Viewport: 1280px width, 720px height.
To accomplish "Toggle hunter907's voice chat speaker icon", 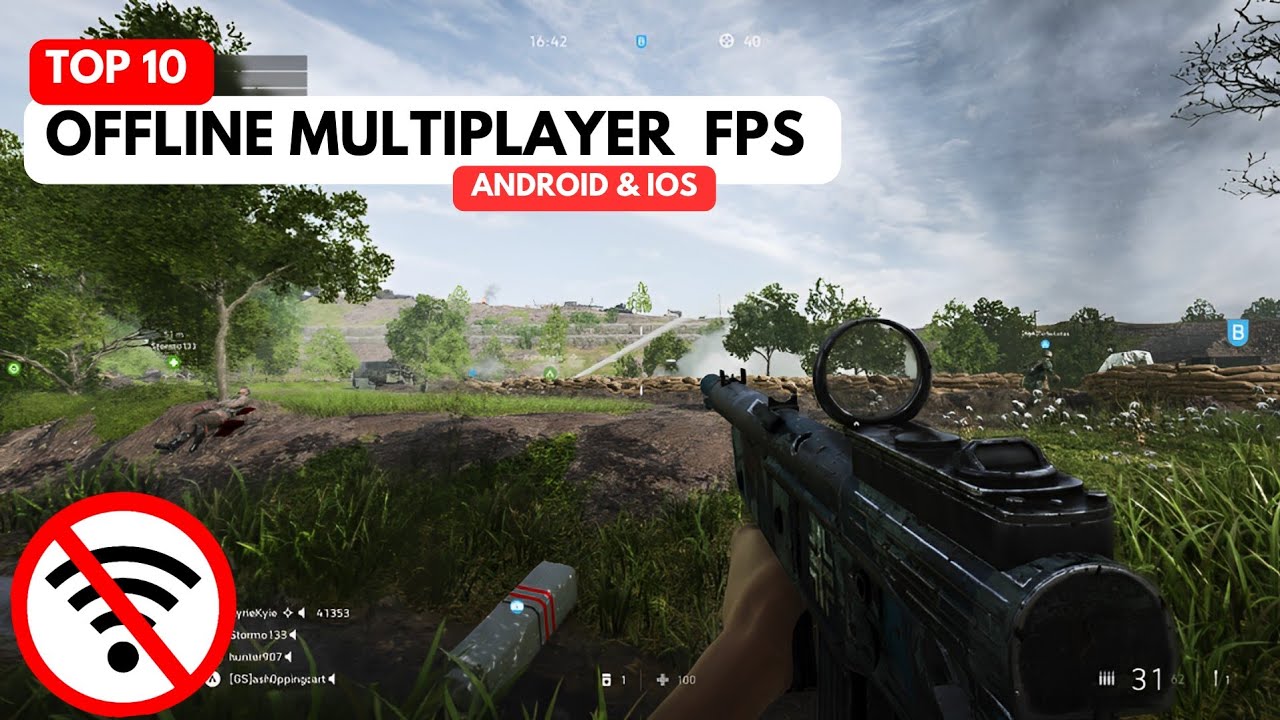I will pyautogui.click(x=288, y=657).
